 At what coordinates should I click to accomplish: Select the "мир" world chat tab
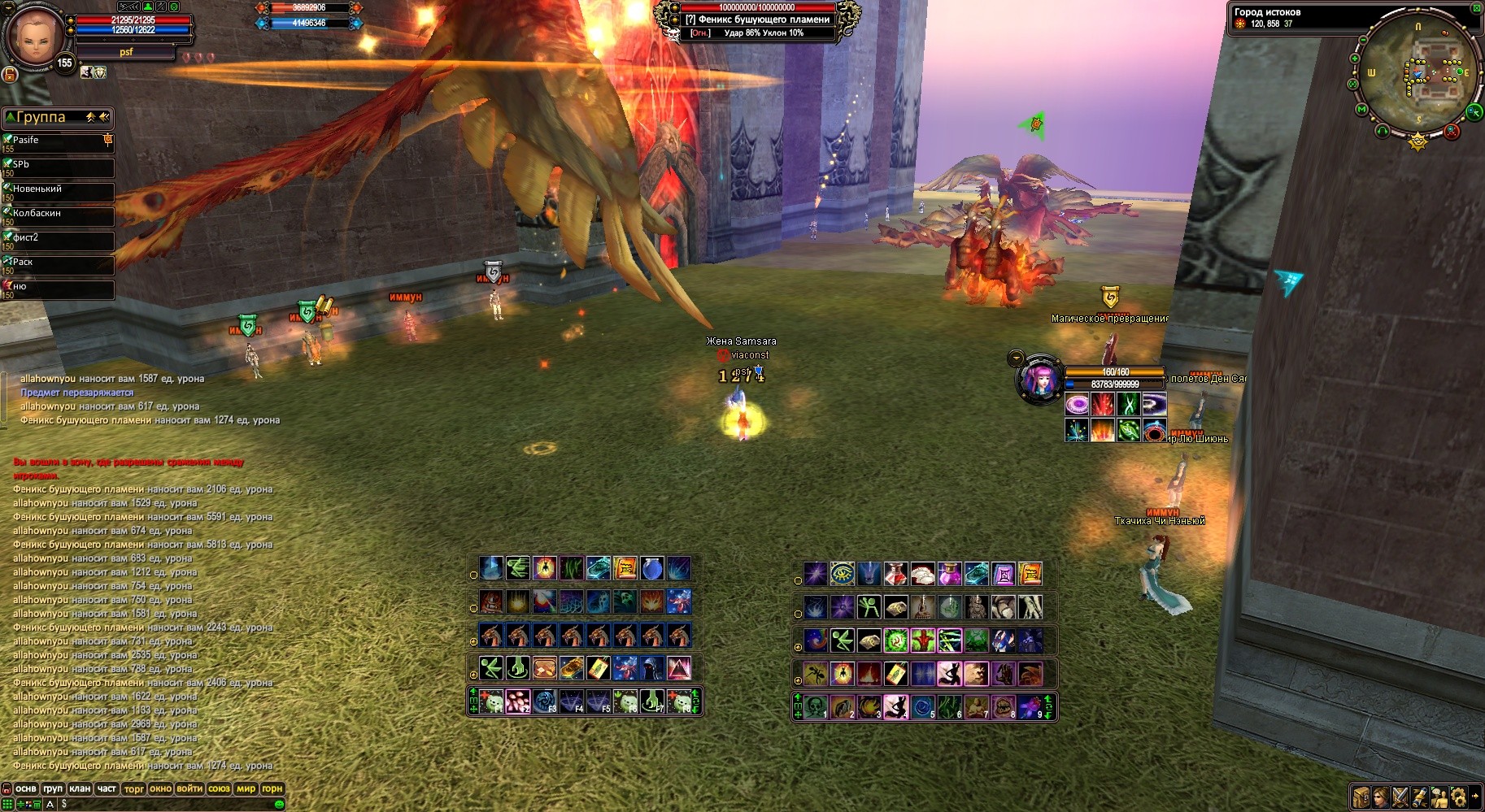pos(246,788)
